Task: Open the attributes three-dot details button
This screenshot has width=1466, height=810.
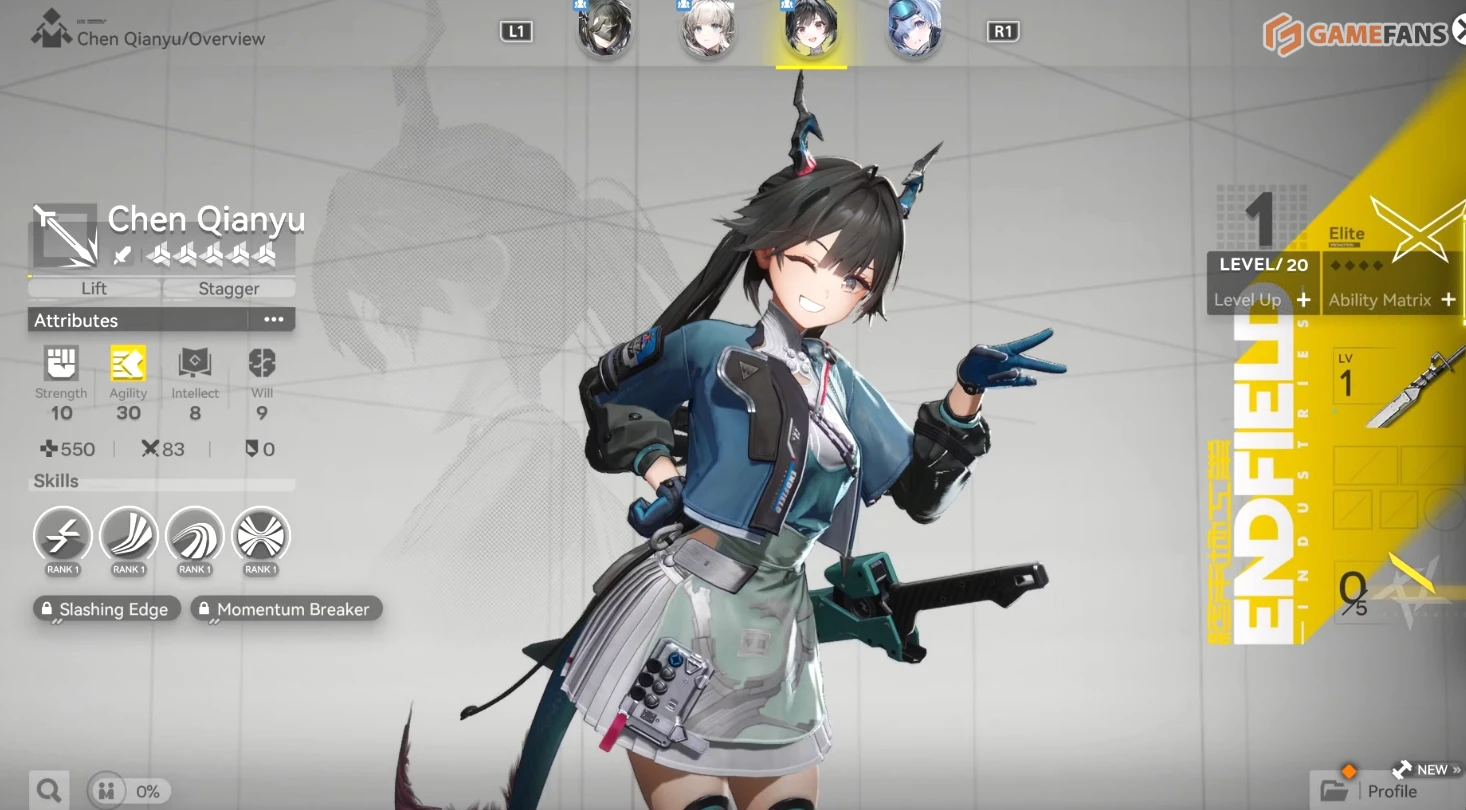Action: (x=273, y=320)
